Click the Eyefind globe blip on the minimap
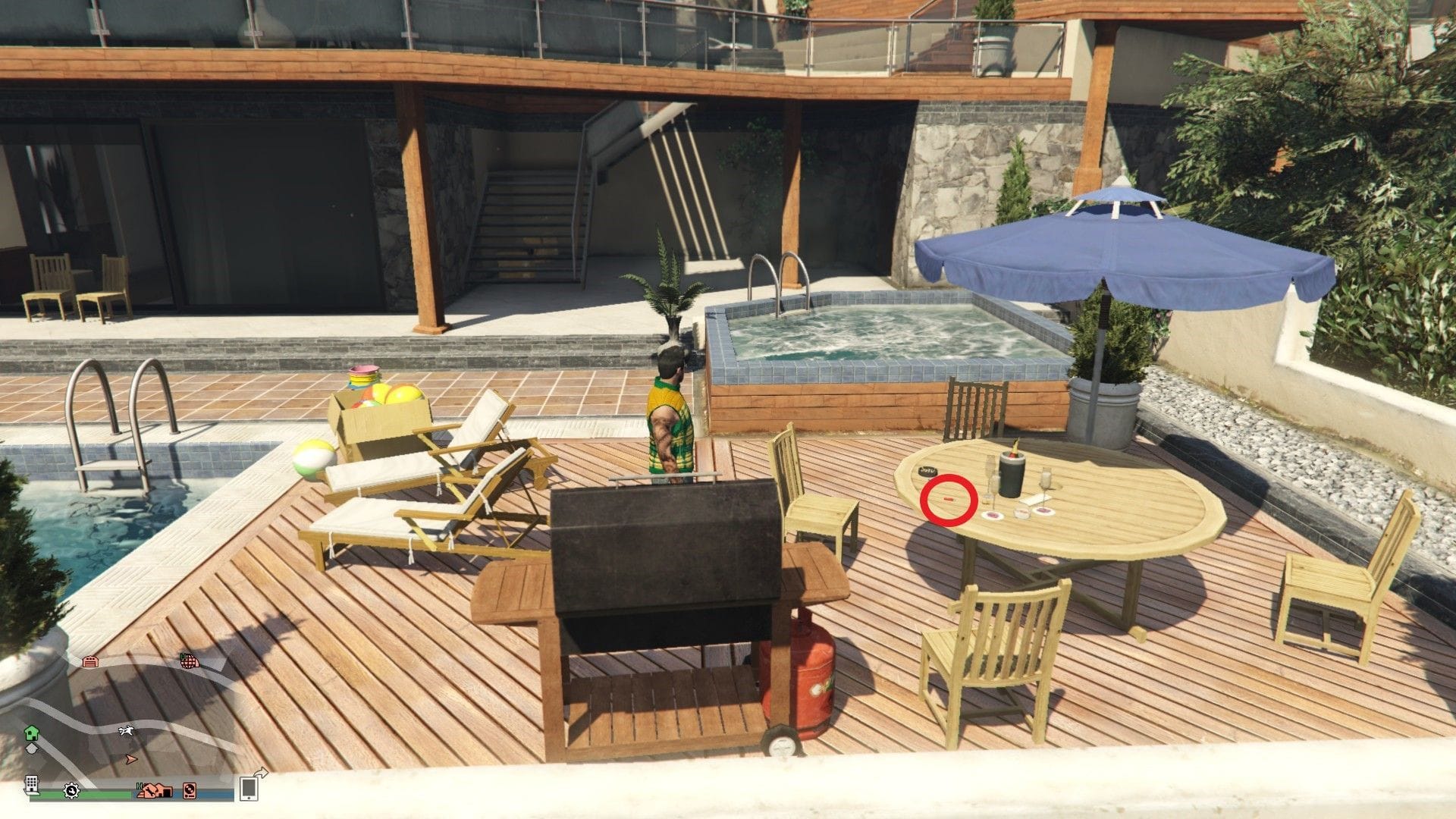Image resolution: width=1456 pixels, height=819 pixels. 190,661
